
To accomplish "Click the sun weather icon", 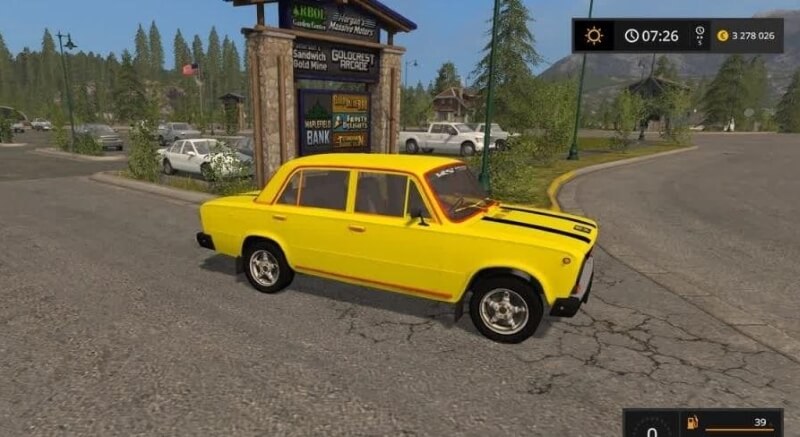I will (x=594, y=36).
